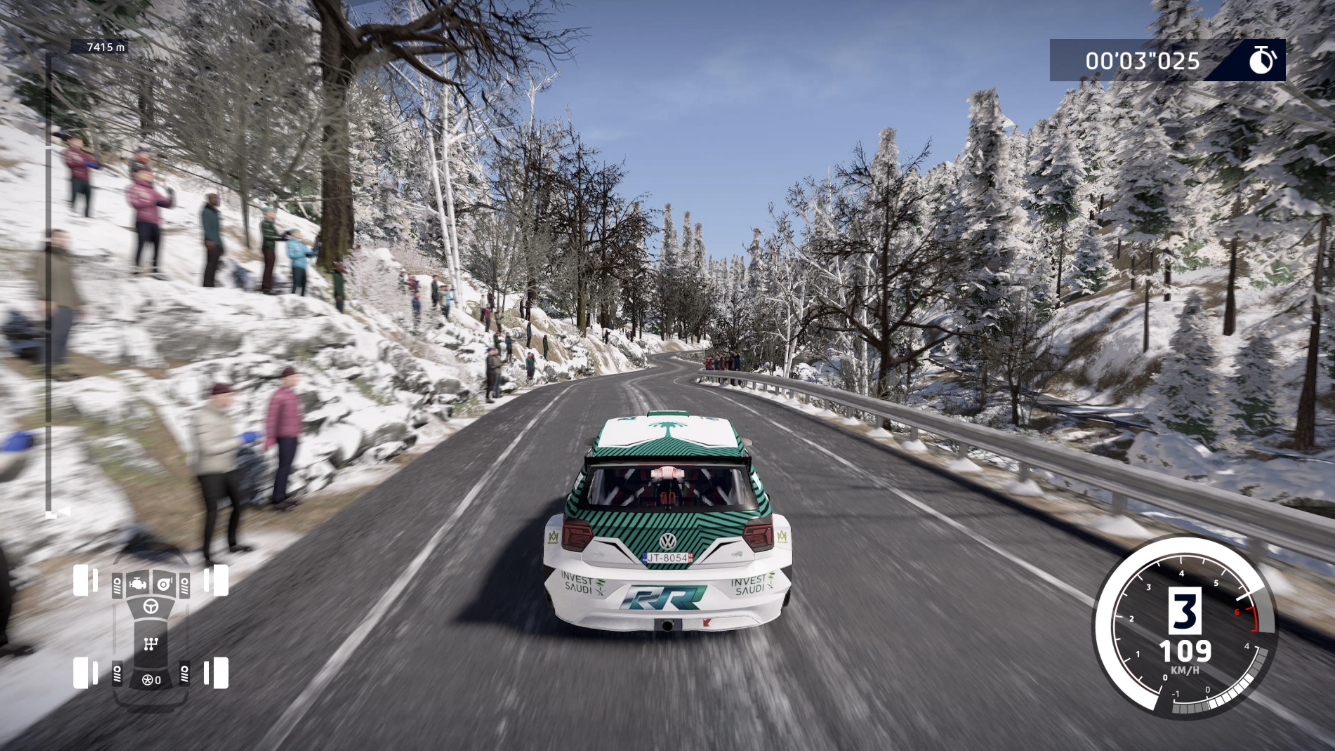This screenshot has width=1335, height=751.
Task: Click the engine status icon
Action: pyautogui.click(x=137, y=584)
